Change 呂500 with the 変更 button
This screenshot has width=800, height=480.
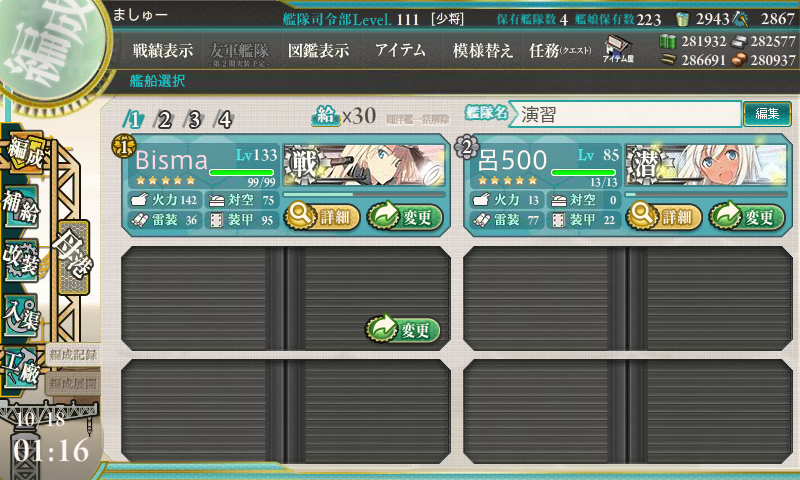tap(746, 215)
